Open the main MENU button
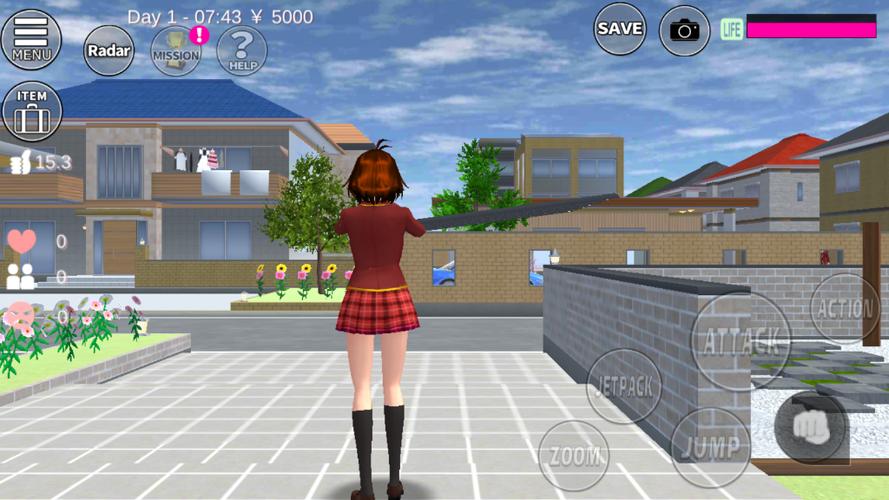The width and height of the screenshot is (889, 500). (x=32, y=39)
